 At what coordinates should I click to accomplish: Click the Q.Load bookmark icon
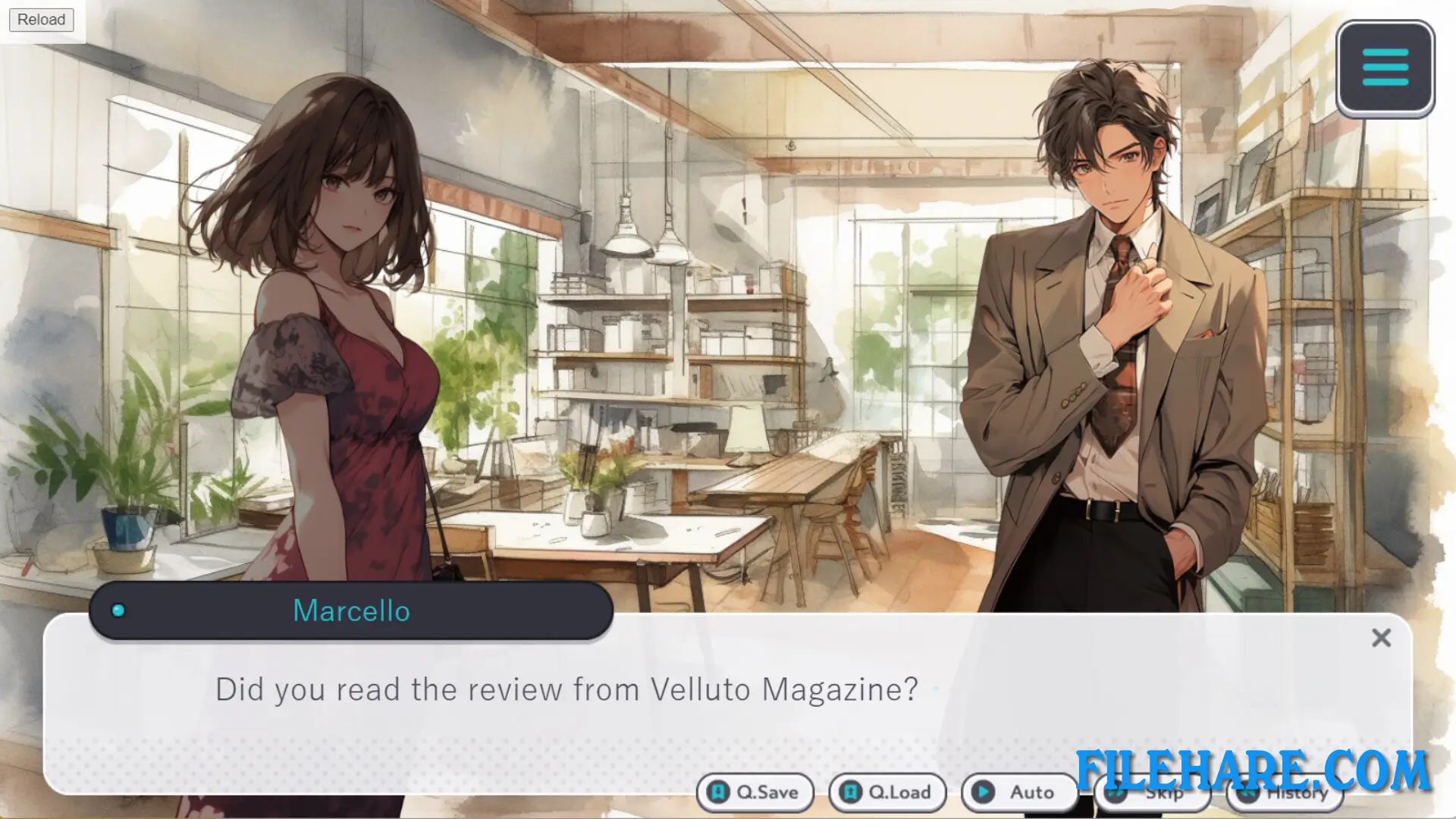849,792
